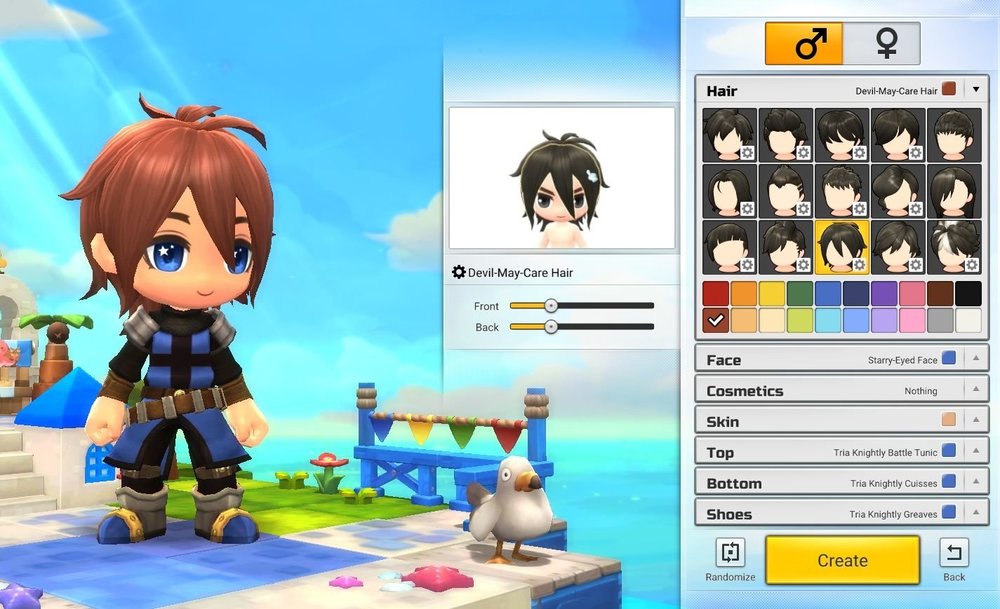
Task: Pick the hairstyle with white streak
Action: coord(954,247)
